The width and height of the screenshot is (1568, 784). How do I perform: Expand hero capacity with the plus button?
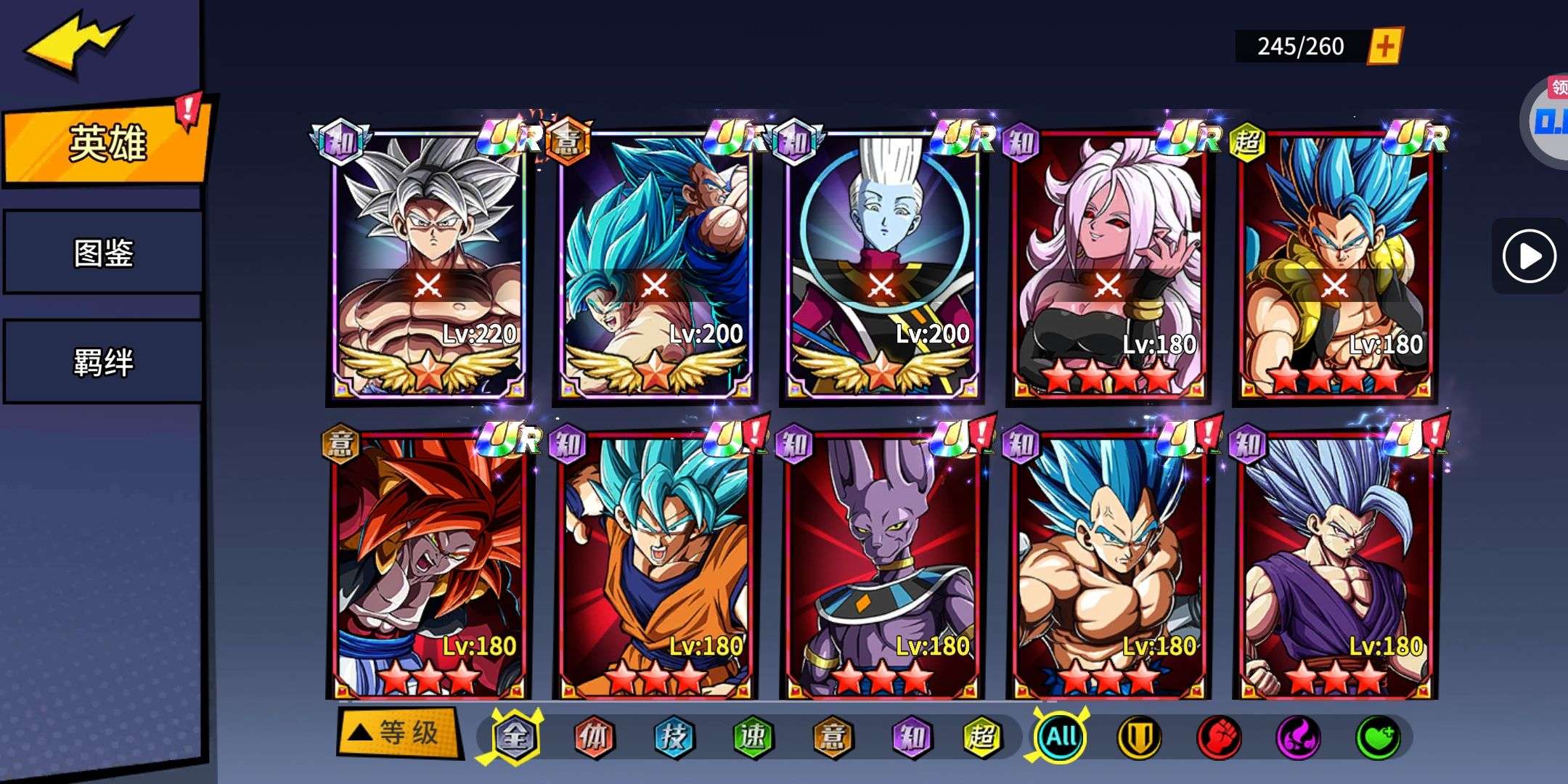1384,46
